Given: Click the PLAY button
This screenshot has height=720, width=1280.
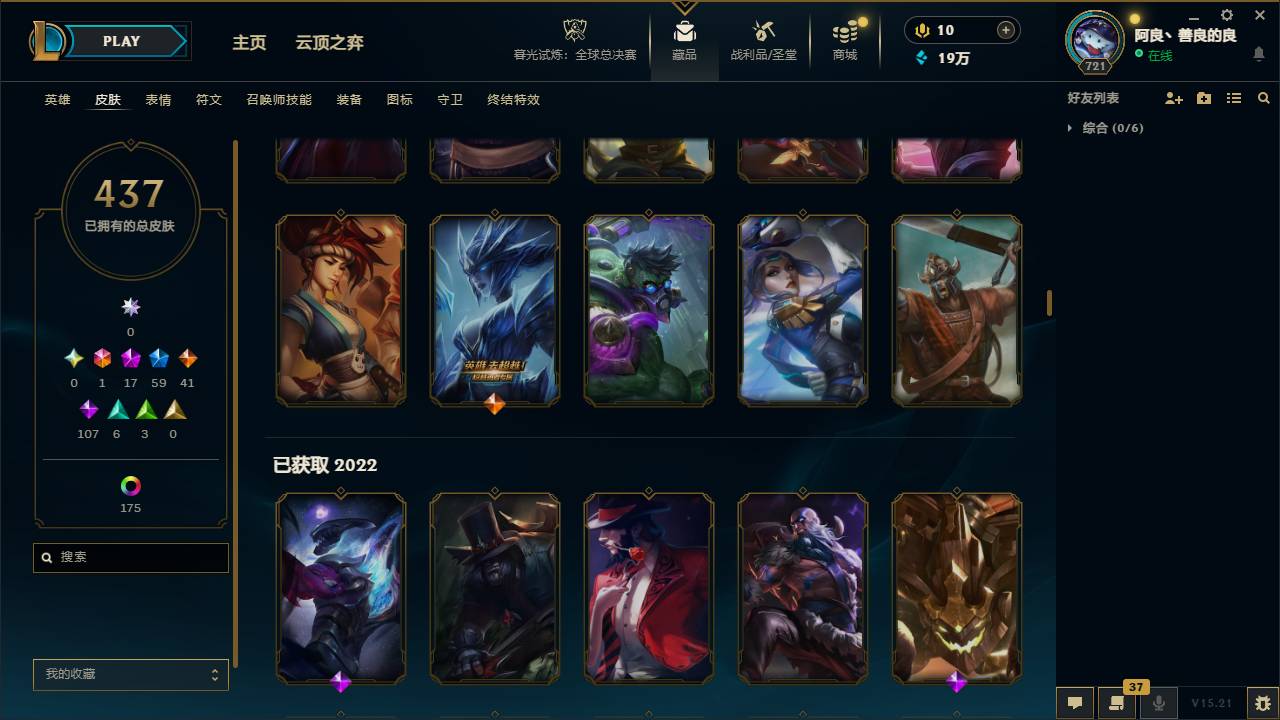Looking at the screenshot, I should tap(120, 42).
